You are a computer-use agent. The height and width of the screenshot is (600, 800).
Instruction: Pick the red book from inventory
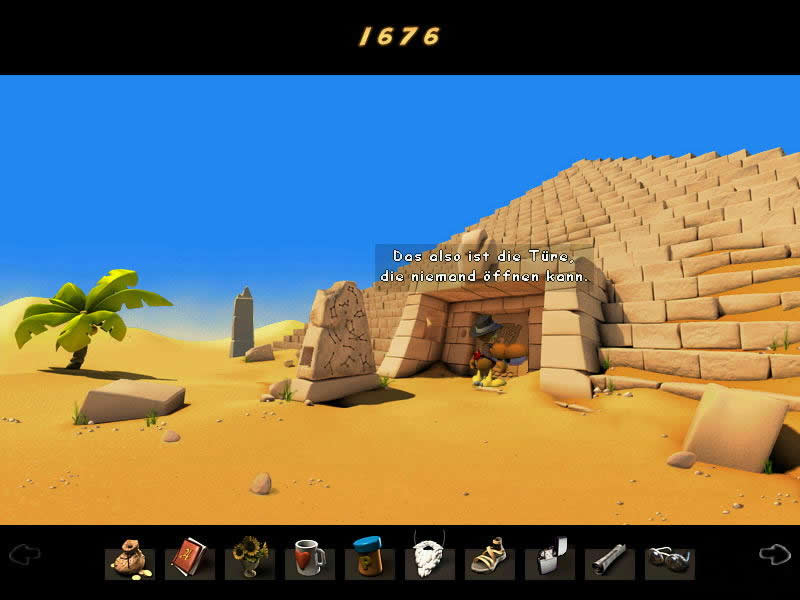pos(189,559)
